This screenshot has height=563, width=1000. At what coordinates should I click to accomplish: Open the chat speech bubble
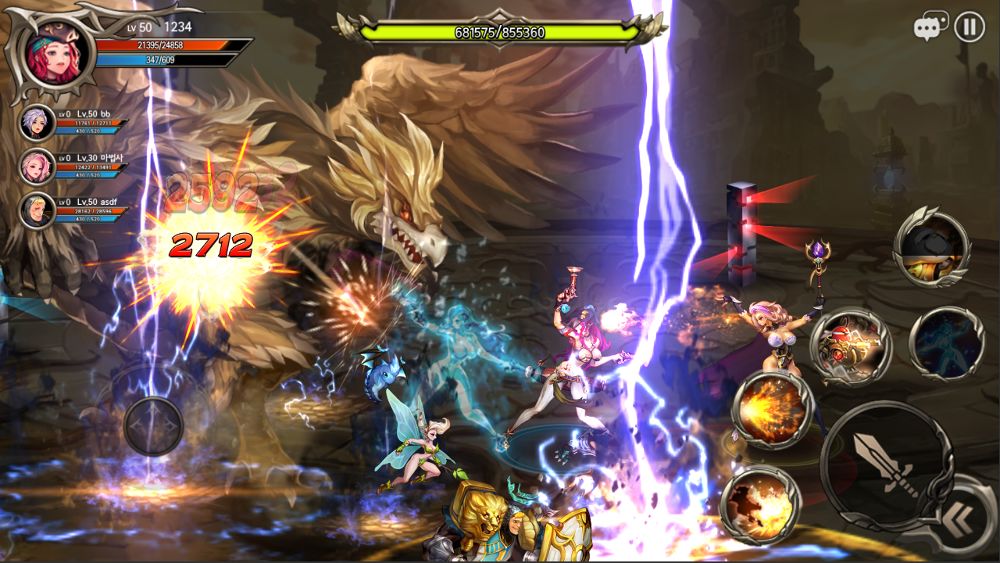[x=930, y=28]
